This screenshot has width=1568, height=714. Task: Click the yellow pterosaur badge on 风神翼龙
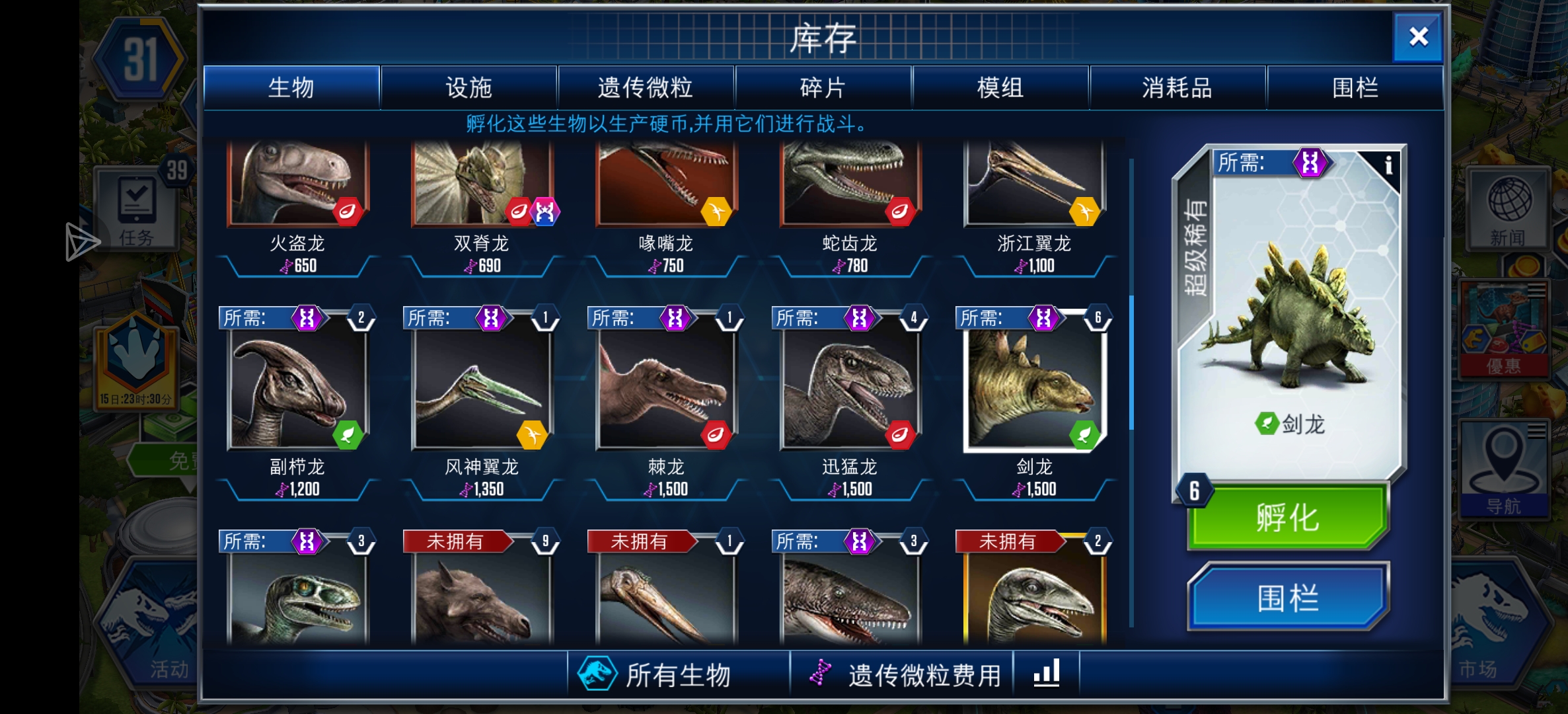point(533,436)
